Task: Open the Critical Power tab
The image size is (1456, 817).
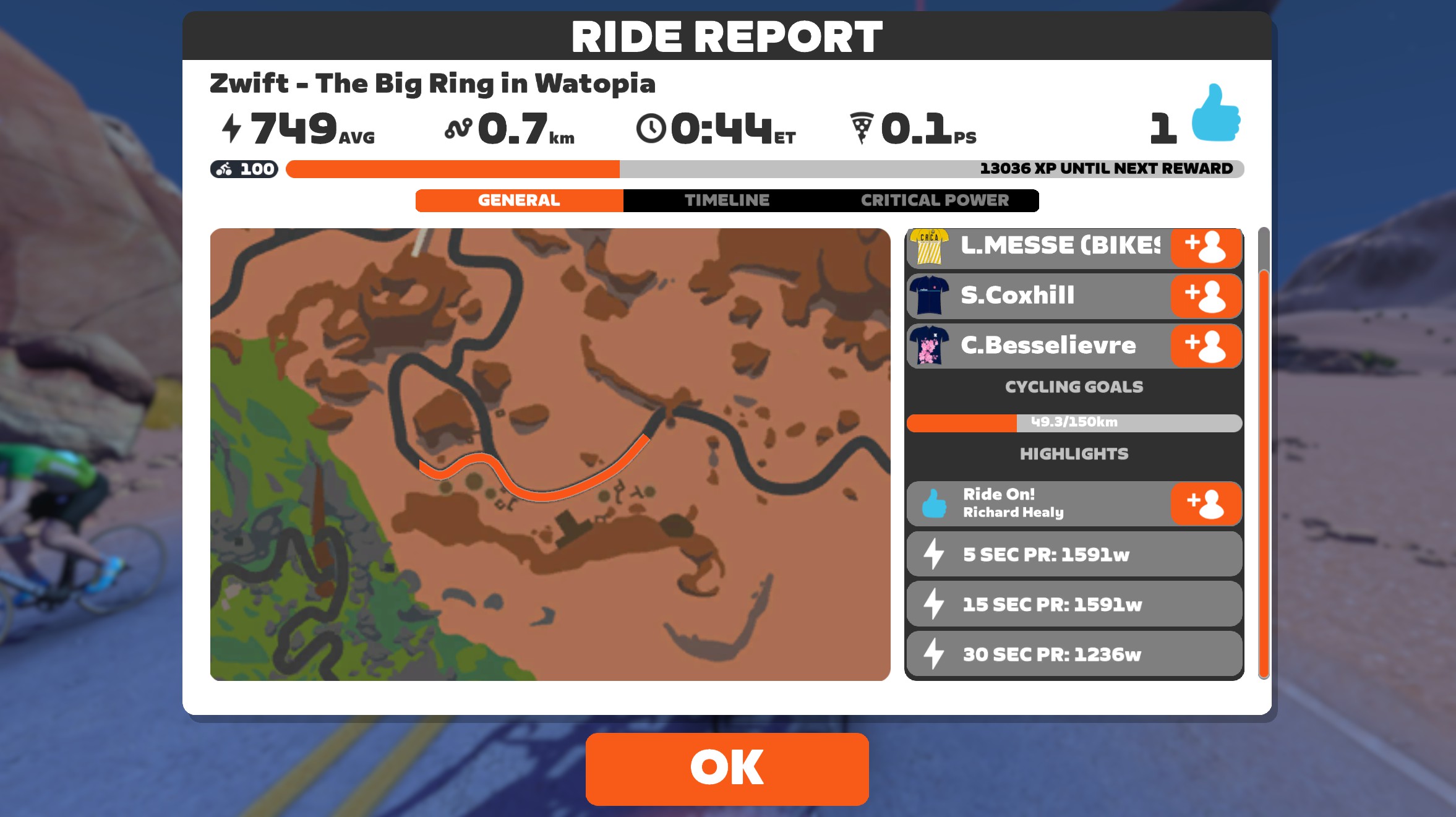Action: coord(935,200)
